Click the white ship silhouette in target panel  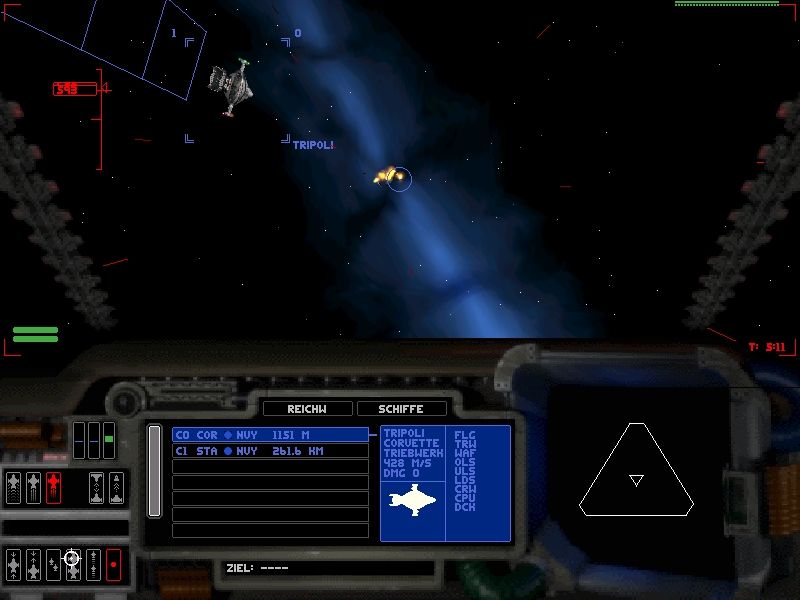[x=413, y=497]
